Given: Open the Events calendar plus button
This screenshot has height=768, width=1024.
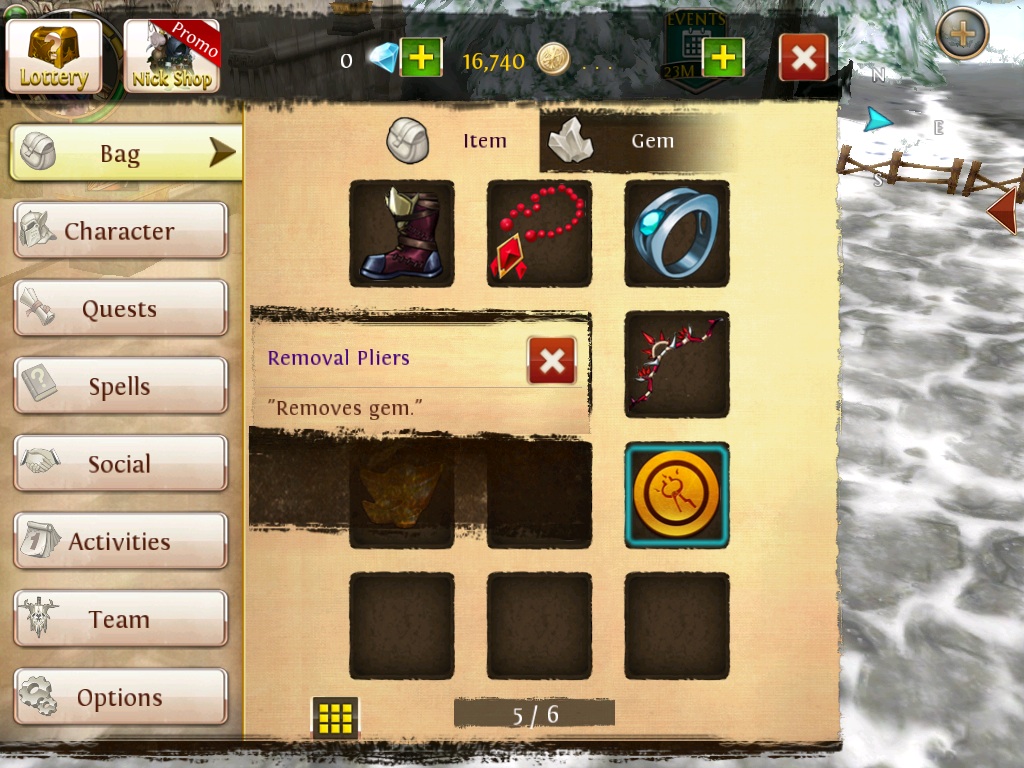Looking at the screenshot, I should click(723, 58).
